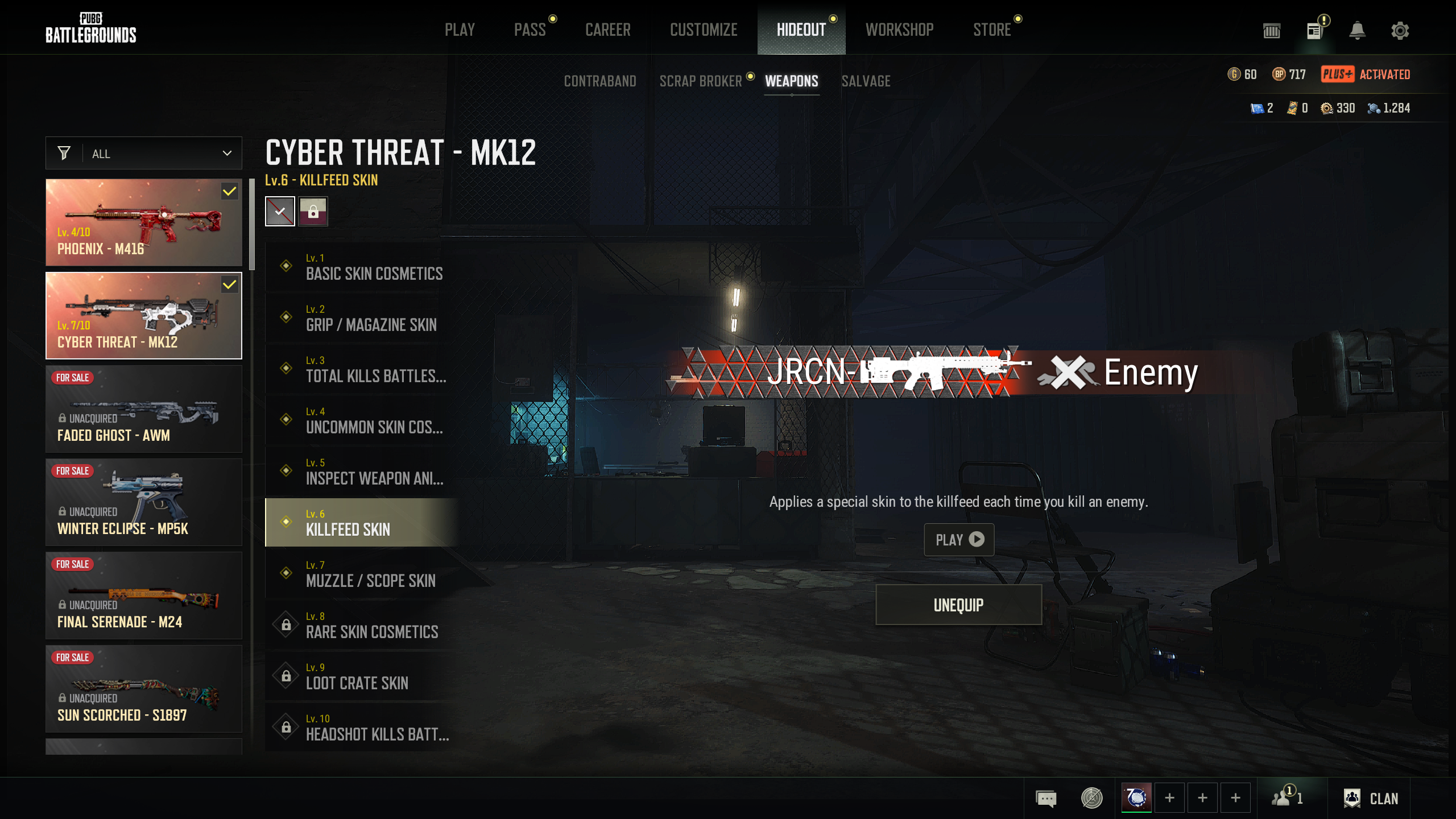This screenshot has height=819, width=1456.
Task: Open the Workshop tab
Action: [x=899, y=30]
